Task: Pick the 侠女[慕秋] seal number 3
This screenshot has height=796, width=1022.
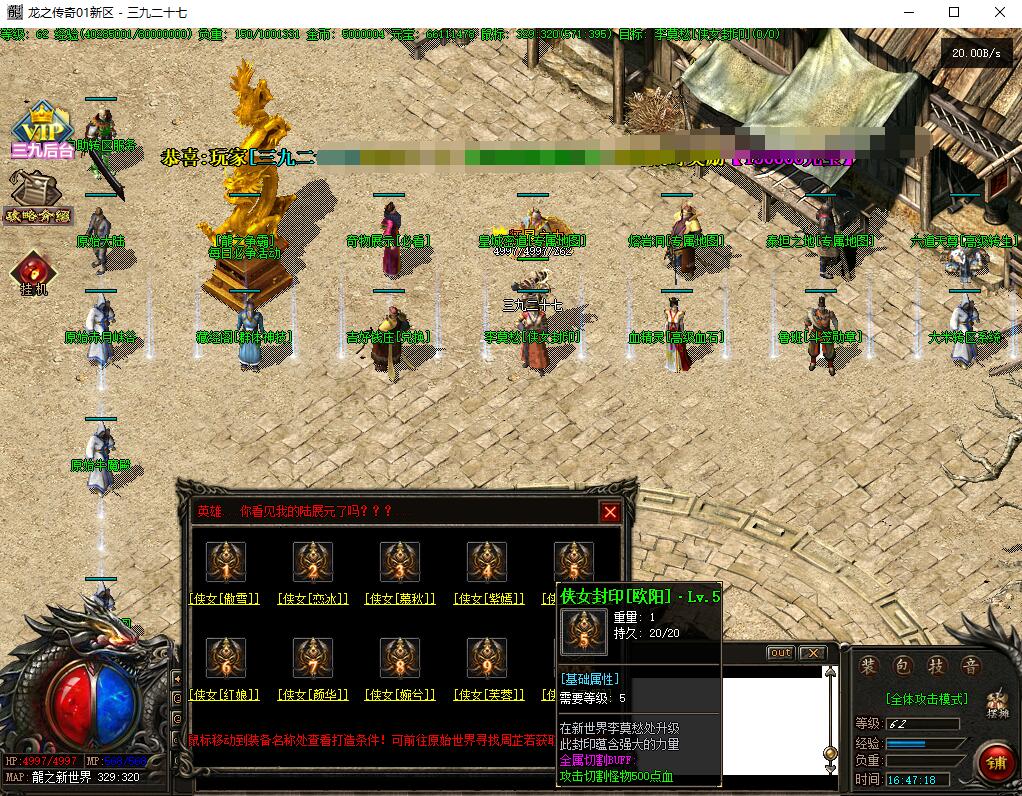Action: tap(400, 562)
